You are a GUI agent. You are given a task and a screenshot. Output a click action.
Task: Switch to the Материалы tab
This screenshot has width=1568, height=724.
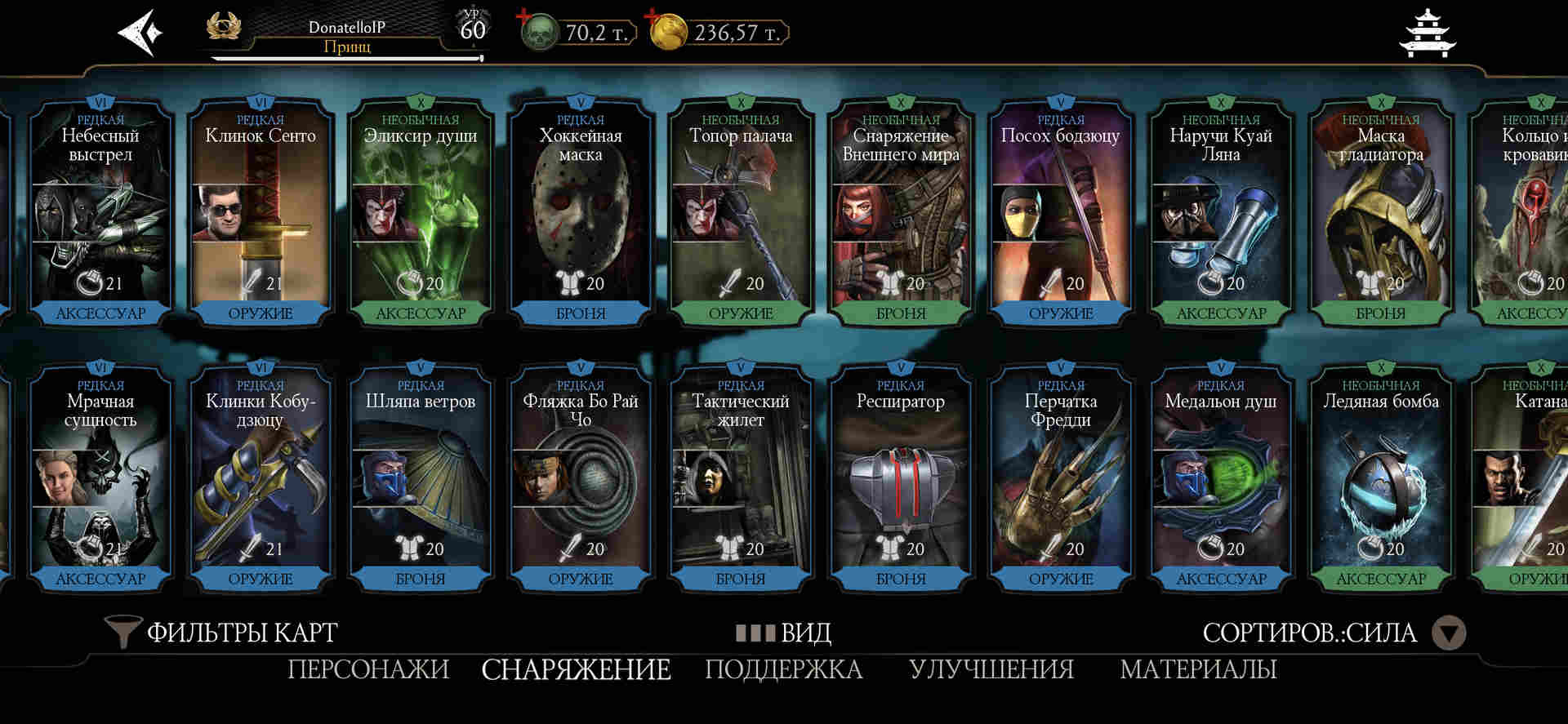point(1198,669)
